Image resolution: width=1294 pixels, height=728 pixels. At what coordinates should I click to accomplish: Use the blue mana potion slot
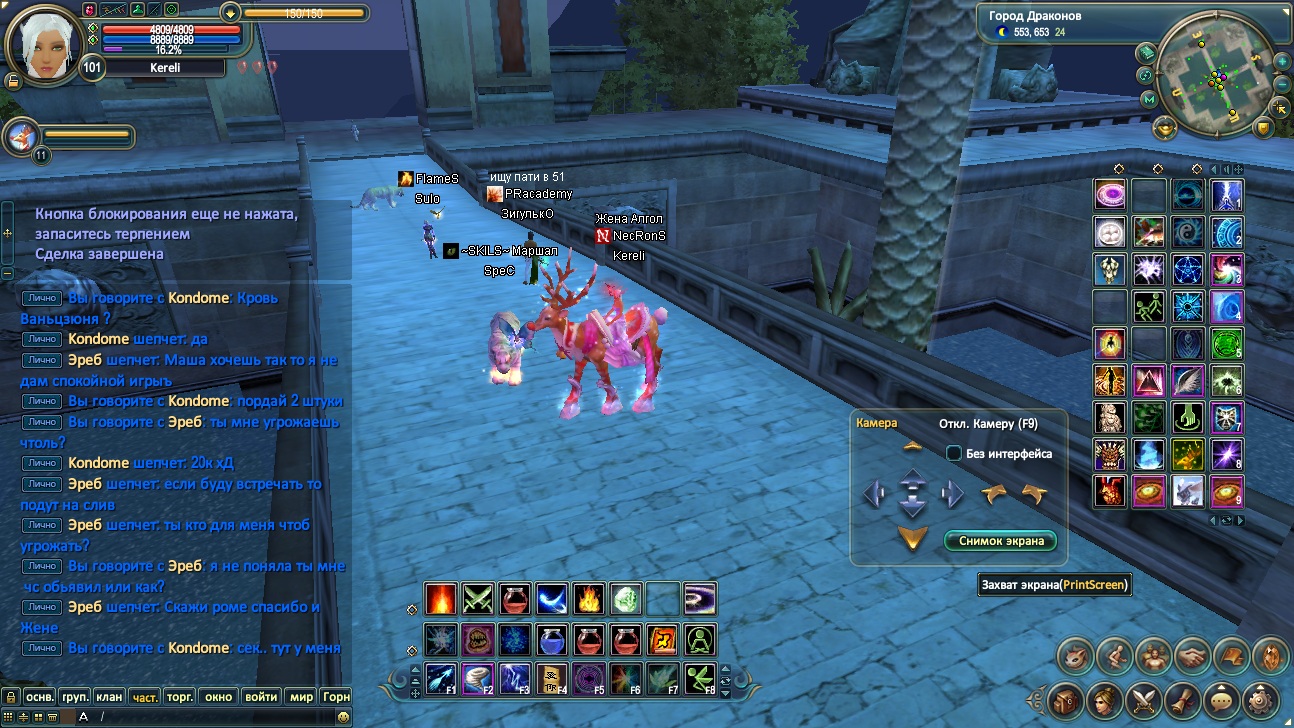pyautogui.click(x=551, y=639)
